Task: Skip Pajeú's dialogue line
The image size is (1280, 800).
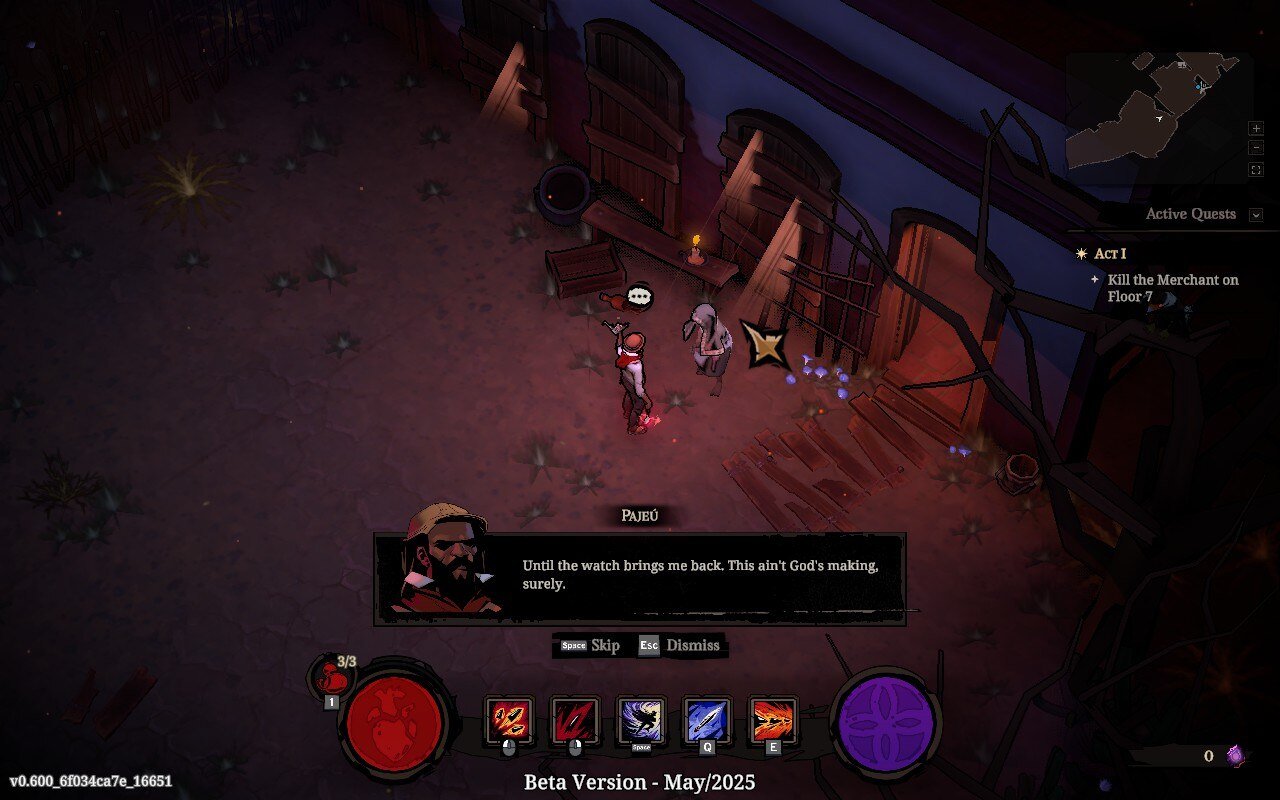Action: (x=589, y=646)
